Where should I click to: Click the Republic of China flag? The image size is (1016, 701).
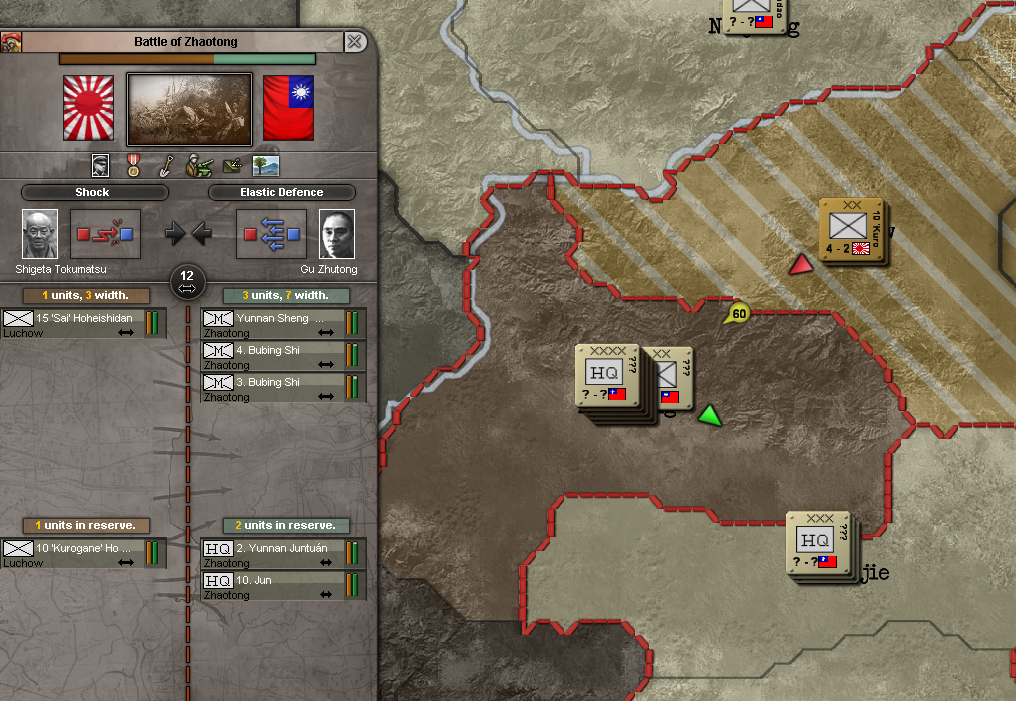click(x=288, y=108)
